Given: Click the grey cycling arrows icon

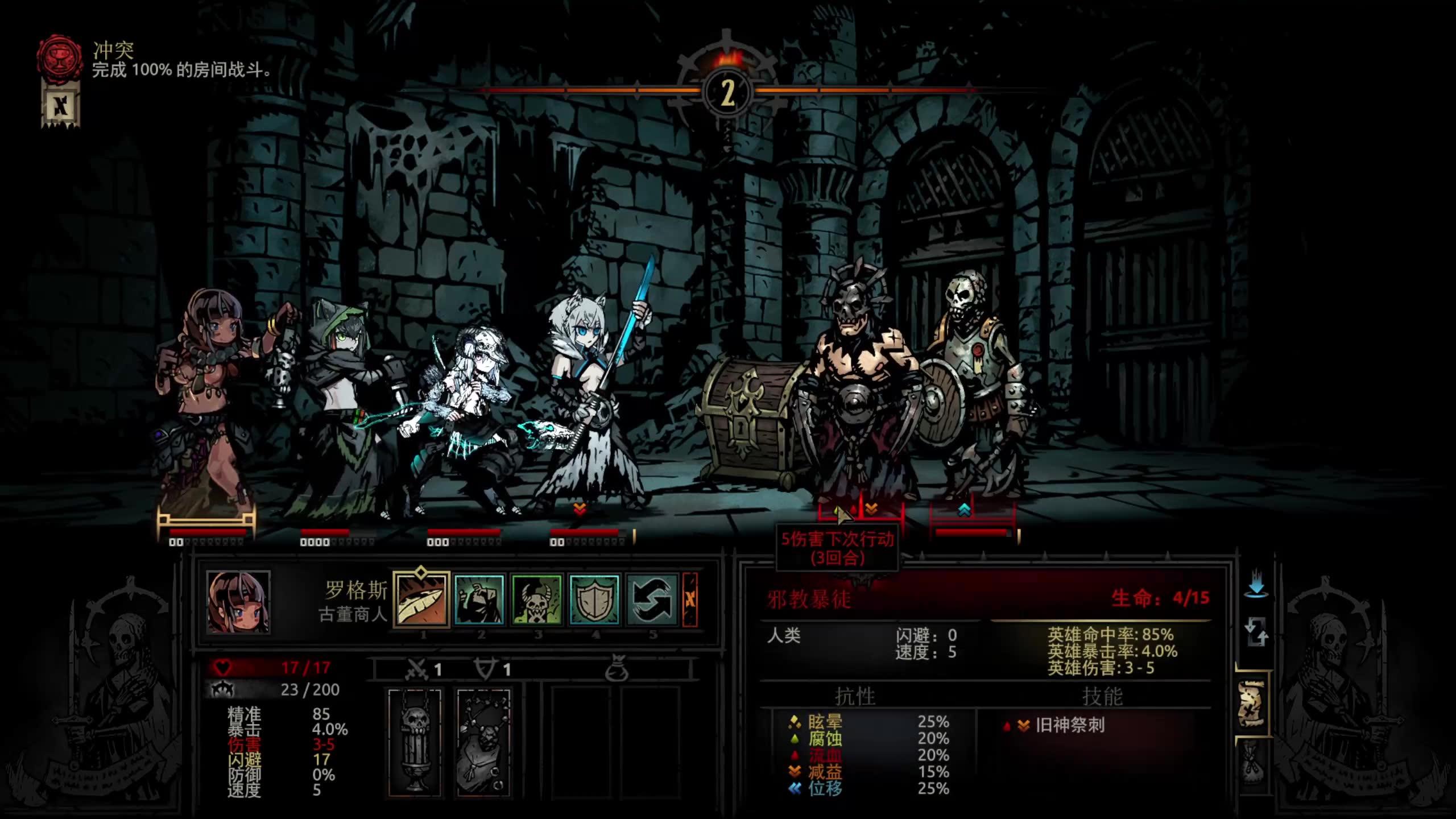Looking at the screenshot, I should click(x=1256, y=632).
